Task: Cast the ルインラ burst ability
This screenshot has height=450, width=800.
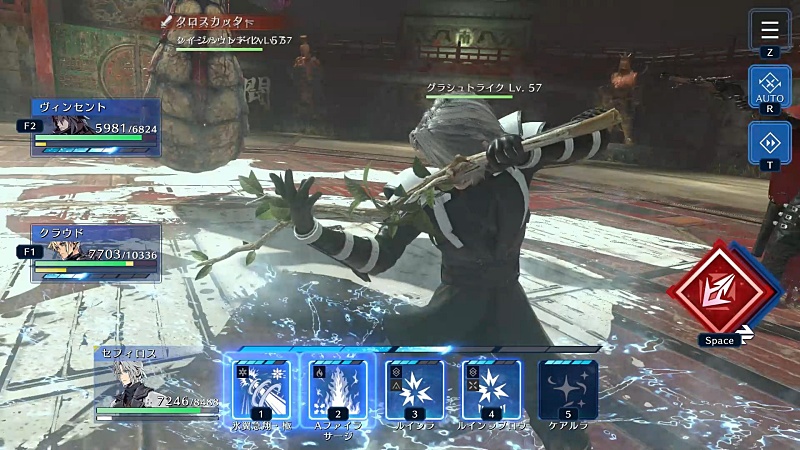Action: tap(415, 390)
